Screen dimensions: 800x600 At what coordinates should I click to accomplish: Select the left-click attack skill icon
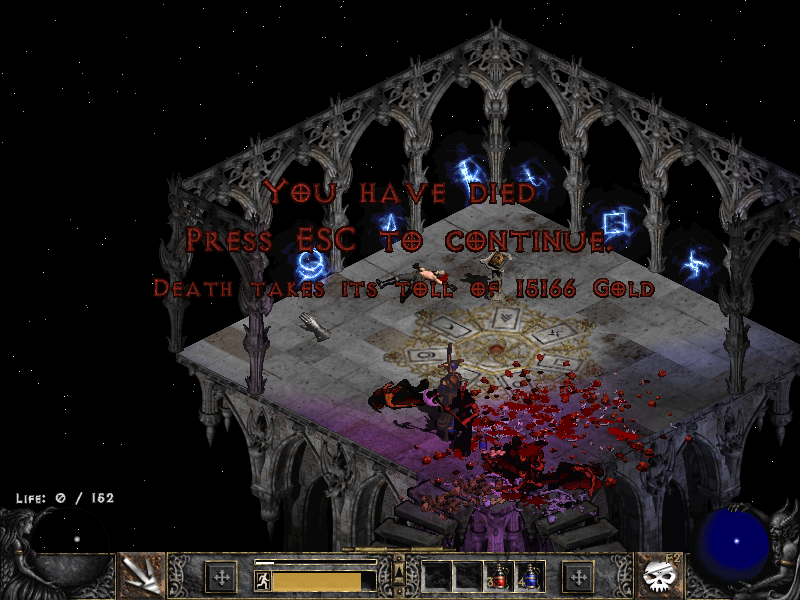click(141, 576)
